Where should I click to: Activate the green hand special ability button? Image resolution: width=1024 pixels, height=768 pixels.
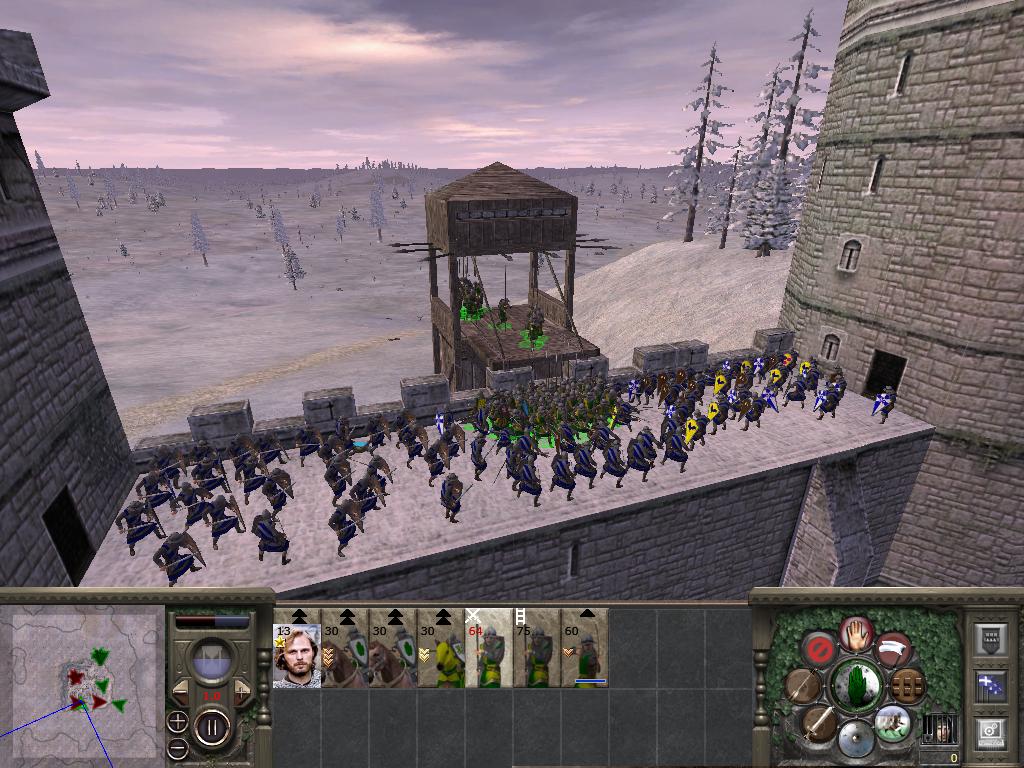855,685
